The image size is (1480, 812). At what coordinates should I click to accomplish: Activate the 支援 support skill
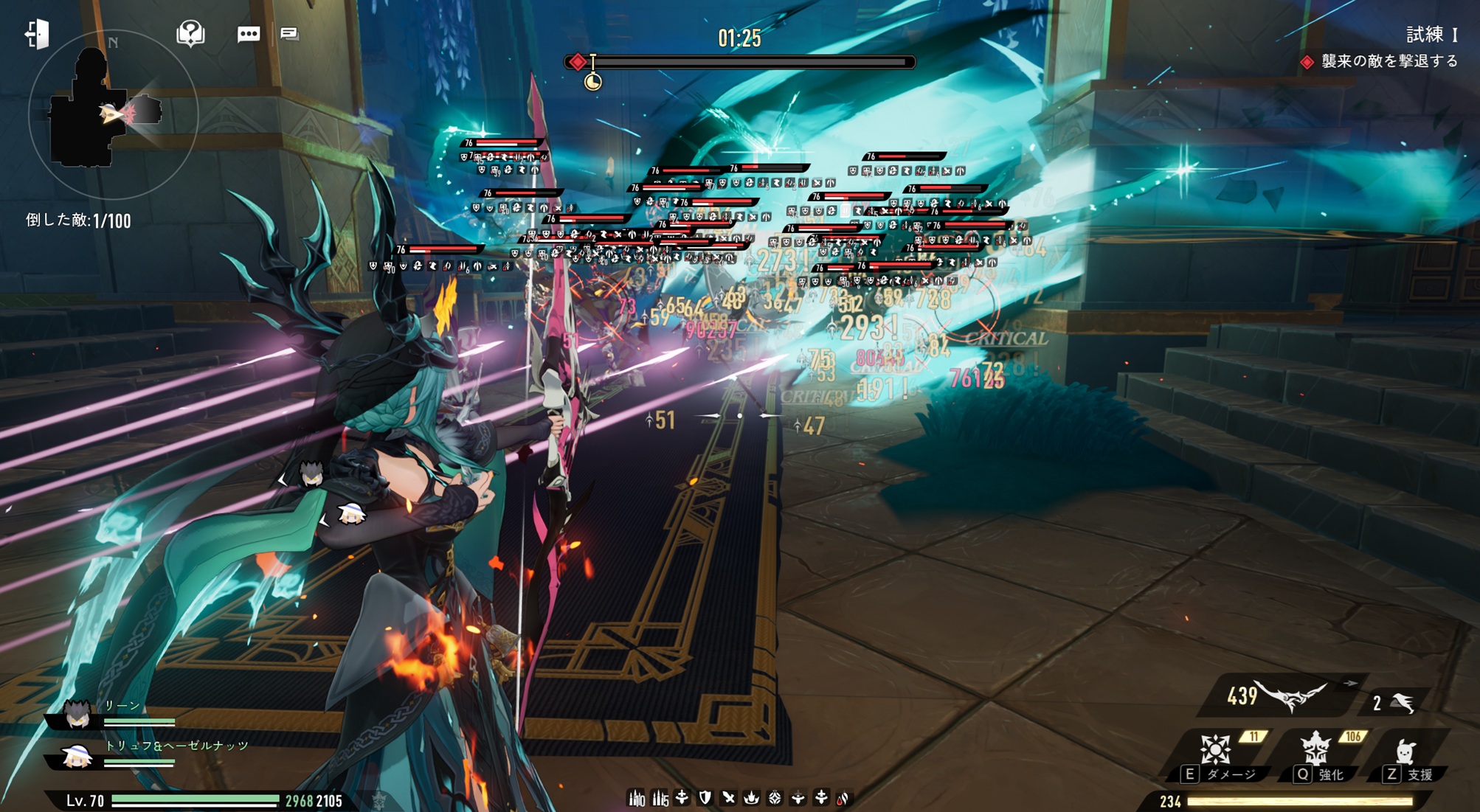(1405, 753)
